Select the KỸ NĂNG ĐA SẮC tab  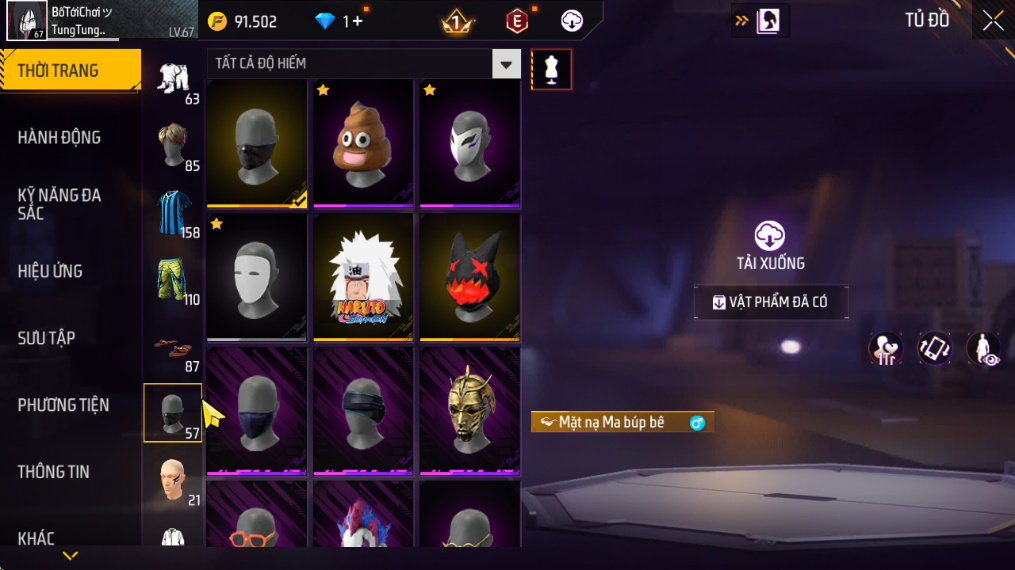point(60,204)
